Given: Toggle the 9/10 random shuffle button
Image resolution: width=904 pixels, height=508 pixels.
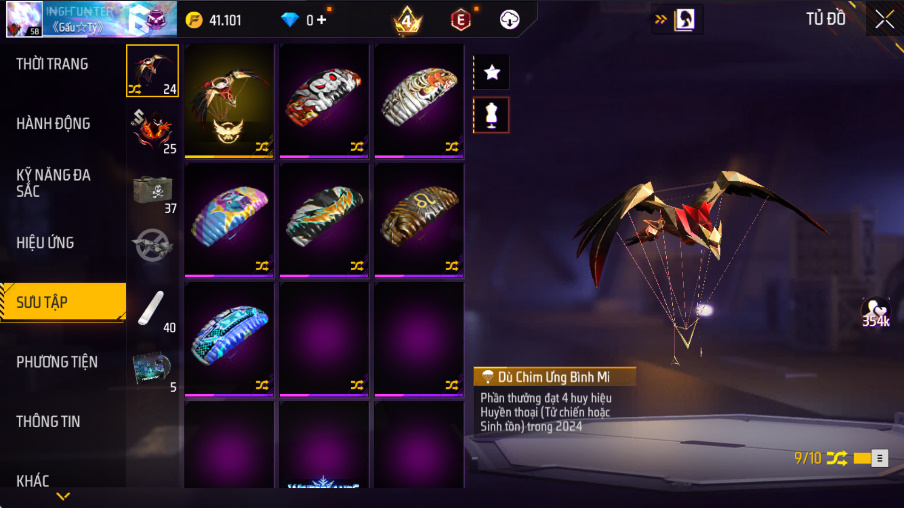Looking at the screenshot, I should click(836, 458).
